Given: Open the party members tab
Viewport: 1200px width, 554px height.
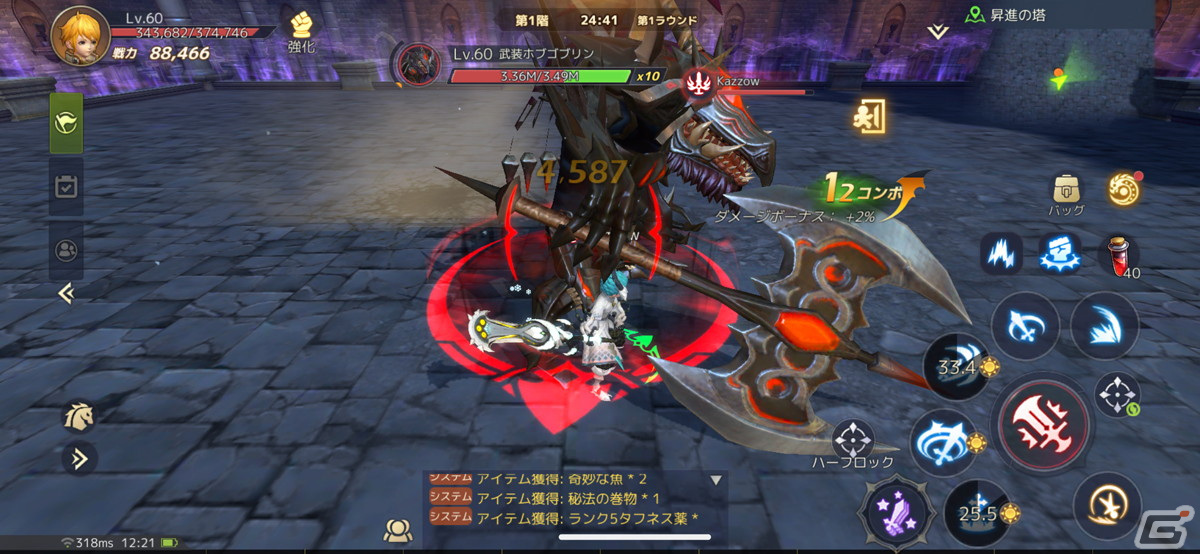Looking at the screenshot, I should (x=67, y=250).
